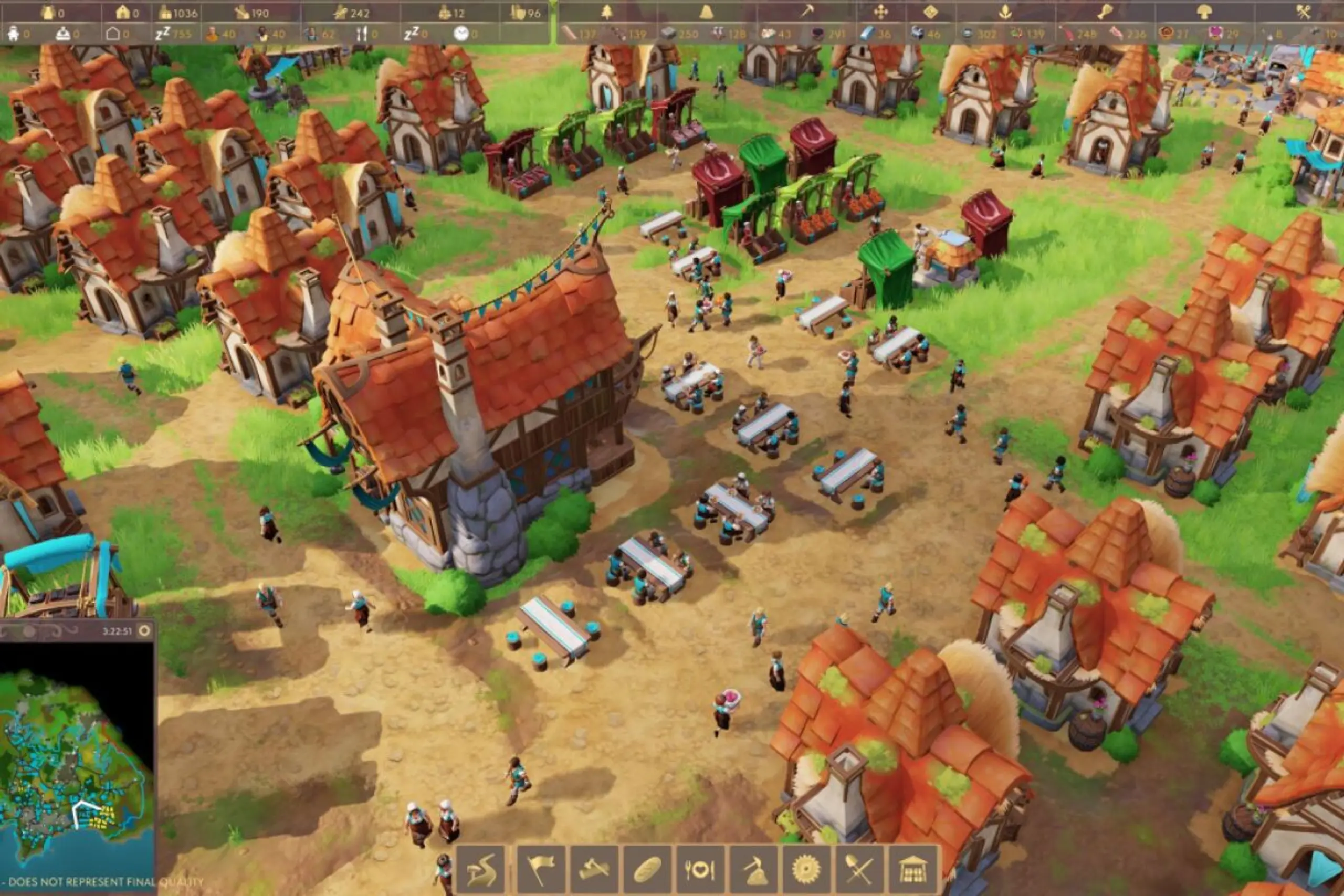The width and height of the screenshot is (1344, 896).
Task: Open the hammer and tools resource tab
Action: pyautogui.click(x=1304, y=12)
